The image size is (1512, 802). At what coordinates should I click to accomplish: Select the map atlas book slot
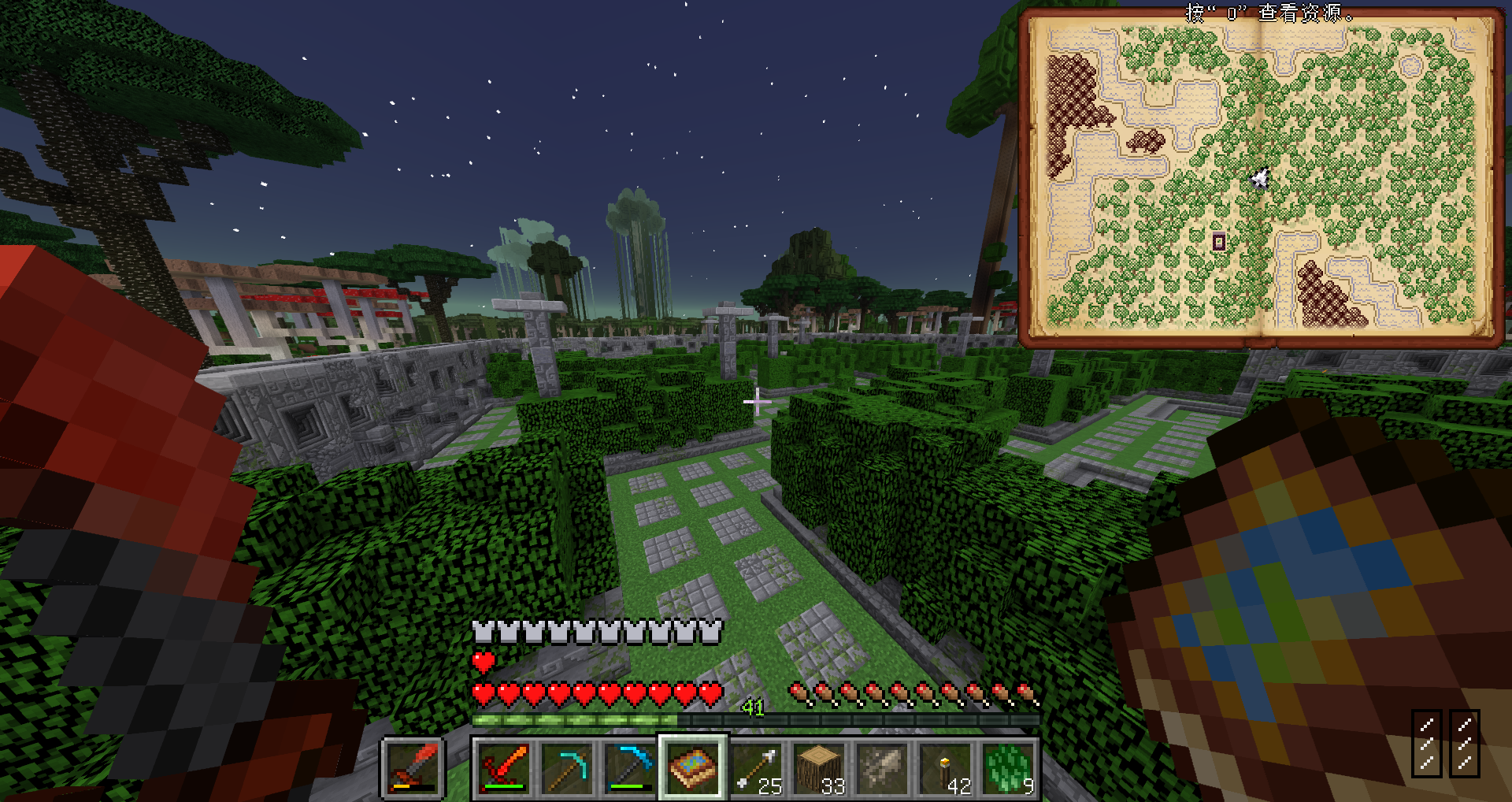click(693, 767)
